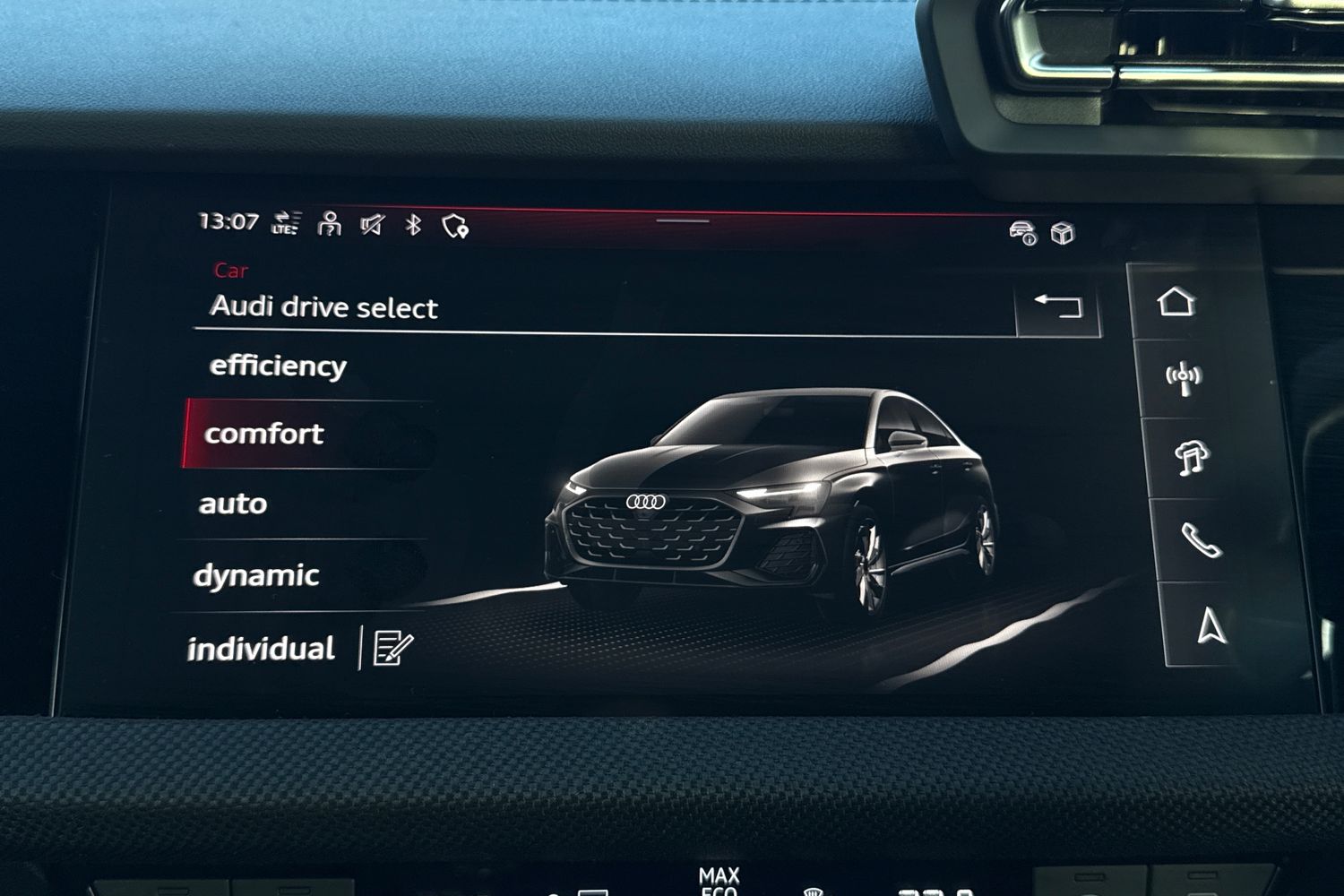
Task: Tap the muted speaker icon
Action: coord(372,227)
